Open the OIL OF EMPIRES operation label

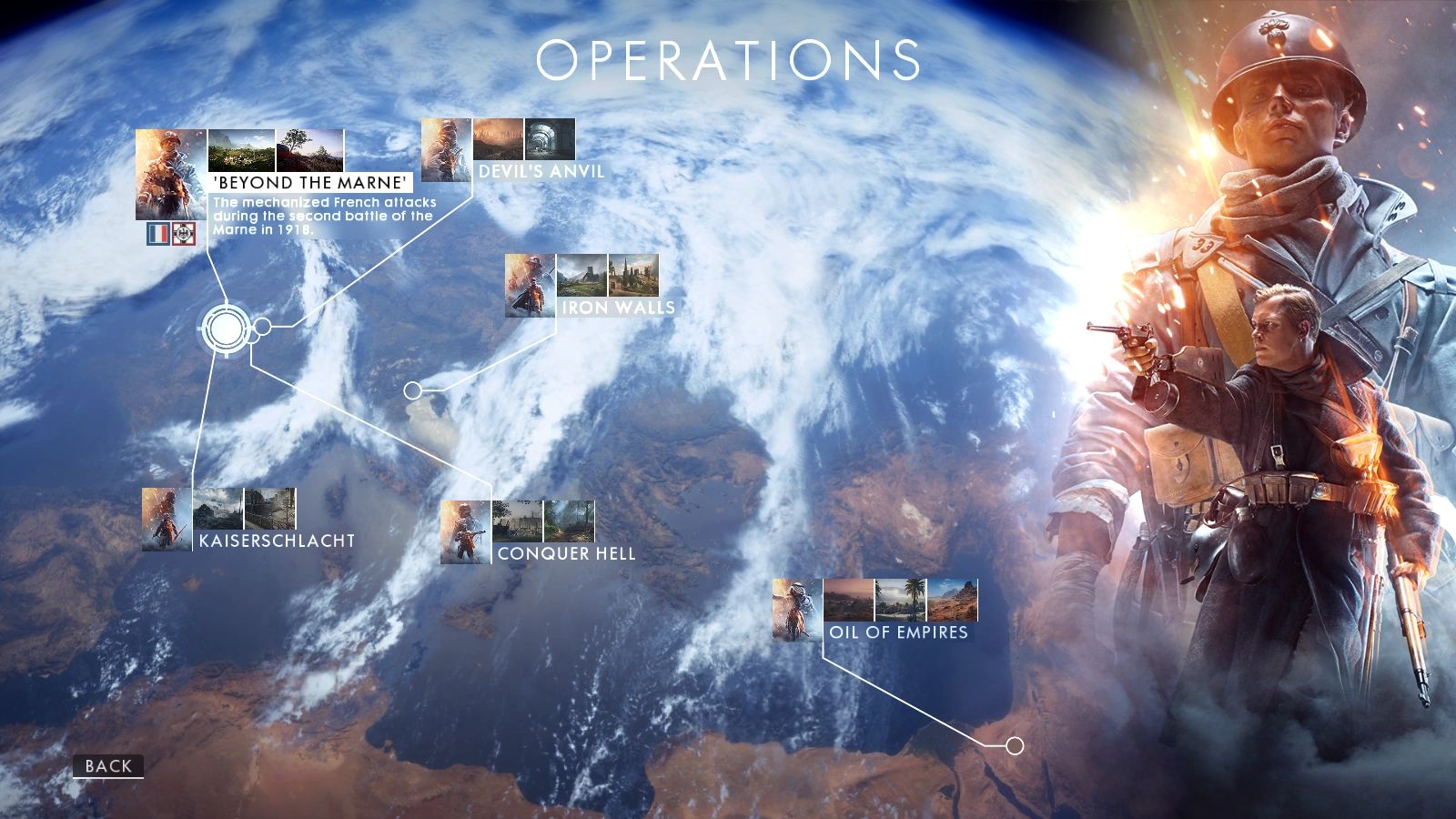click(899, 632)
